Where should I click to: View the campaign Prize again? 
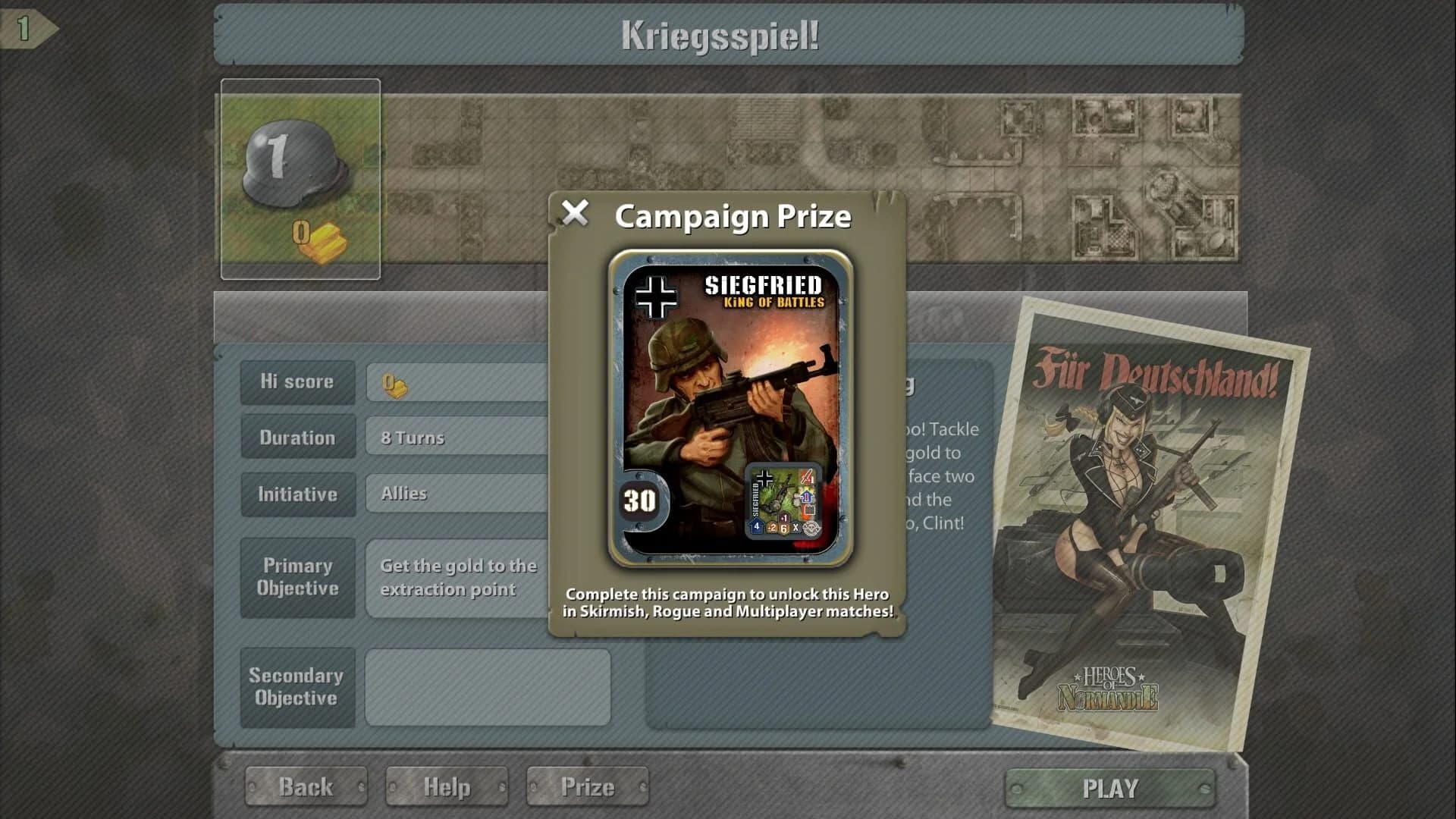pyautogui.click(x=588, y=786)
